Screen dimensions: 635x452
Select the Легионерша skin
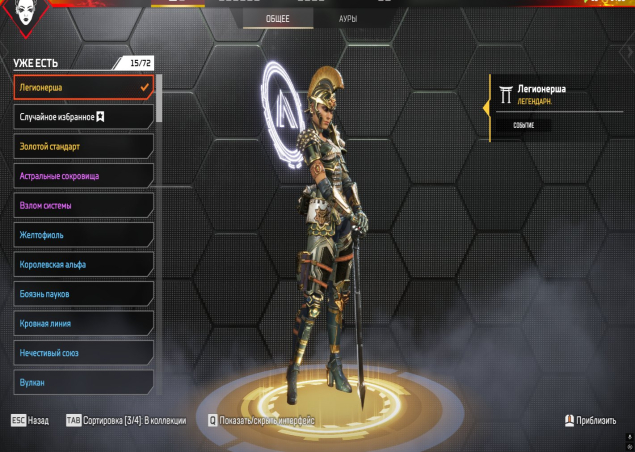pos(83,88)
